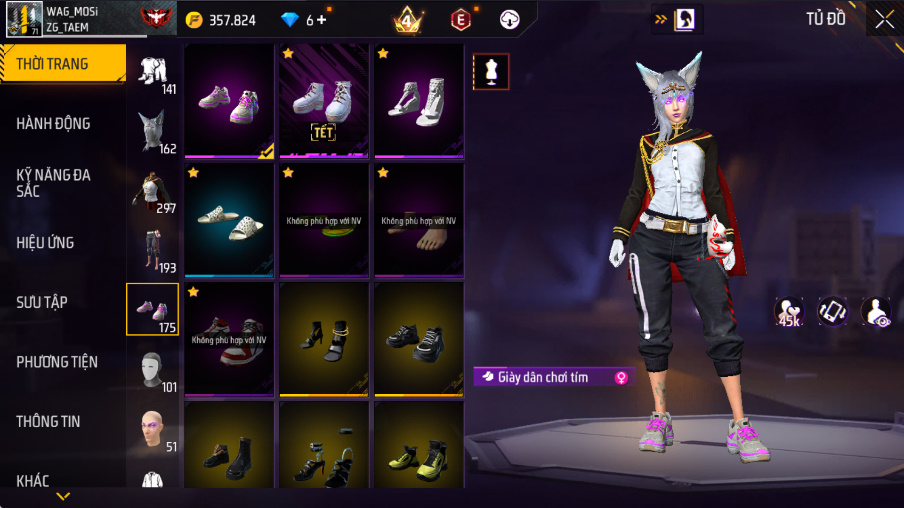The width and height of the screenshot is (904, 508).
Task: Select the wolf mask subcategory showing 162
Action: point(153,132)
